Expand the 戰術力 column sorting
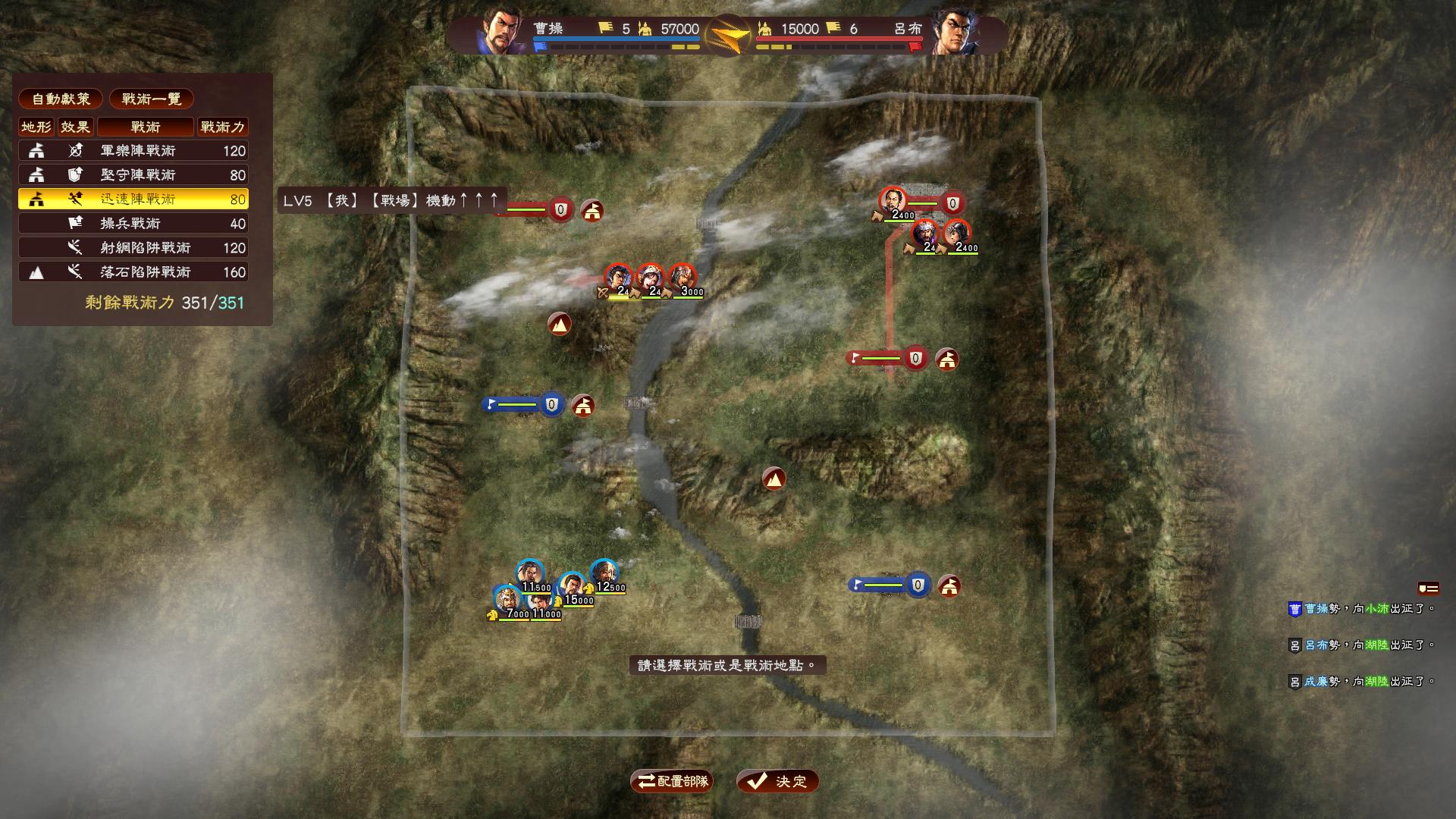Screen dimensions: 1456x819 click(222, 127)
